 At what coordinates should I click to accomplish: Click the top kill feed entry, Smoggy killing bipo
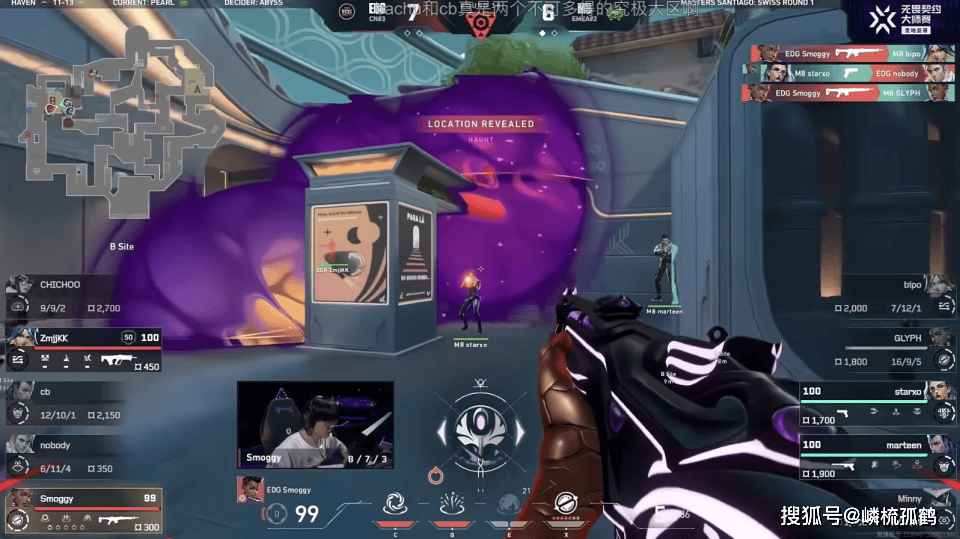click(x=846, y=54)
